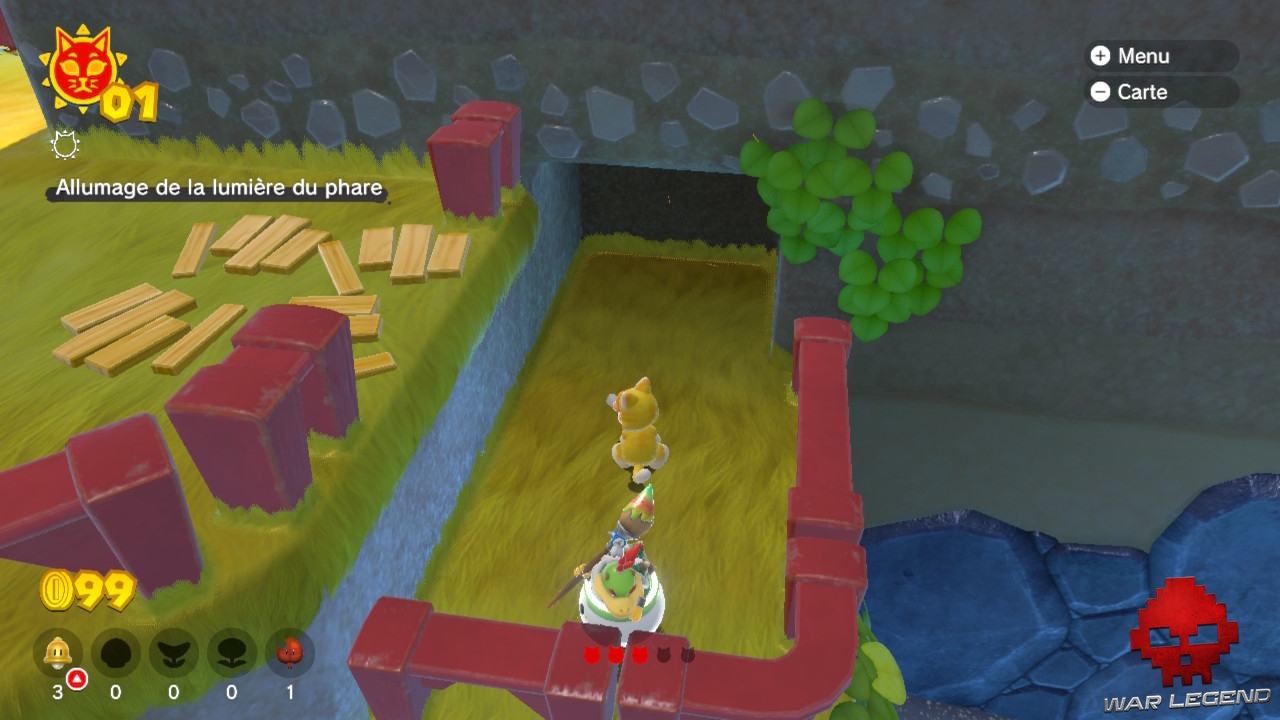This screenshot has height=720, width=1280.
Task: Open the Carte map view
Action: 1143,92
